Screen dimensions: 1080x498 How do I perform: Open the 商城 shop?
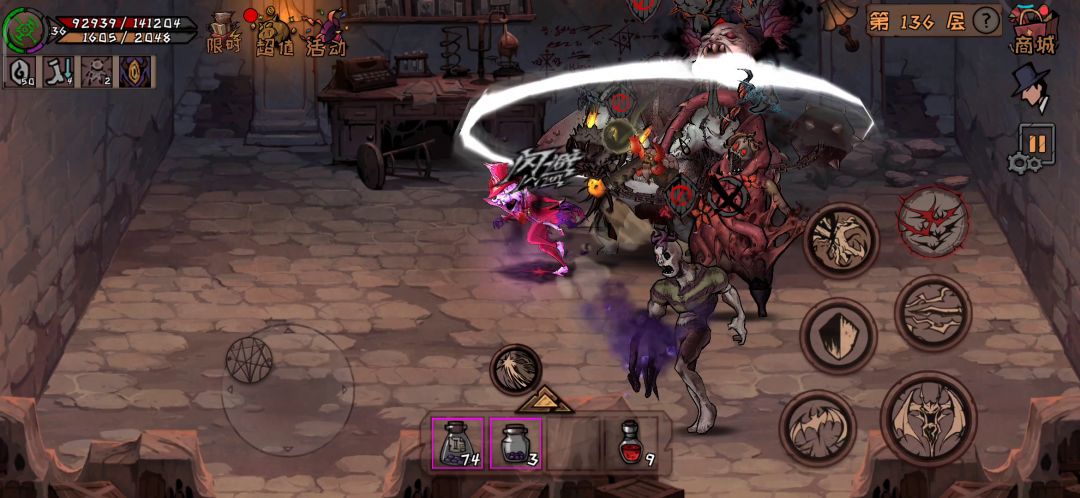(1034, 28)
